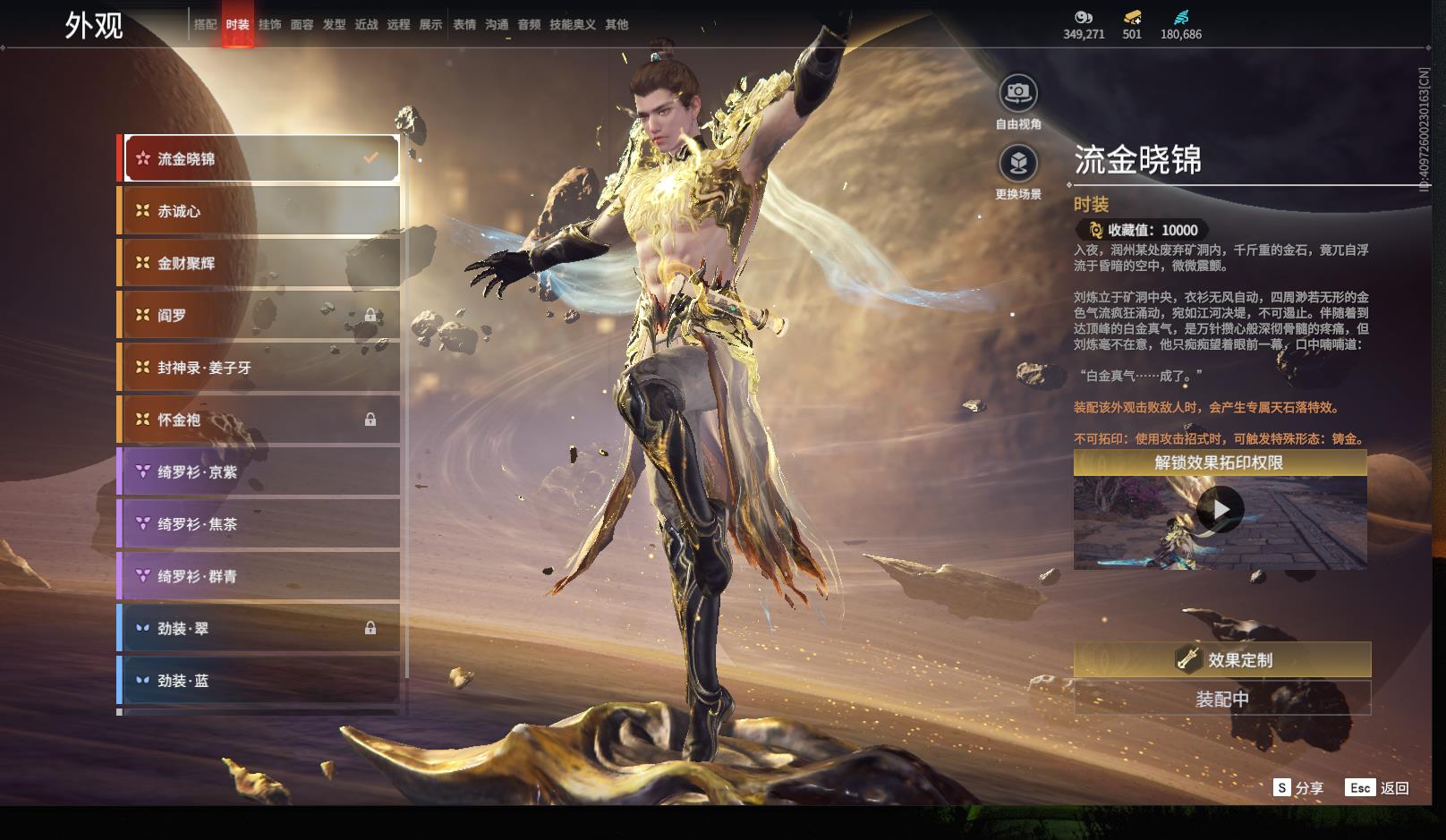Choose the 绮罗衫·群青 outfit
Viewport: 1446px width, 840px height.
(x=259, y=576)
